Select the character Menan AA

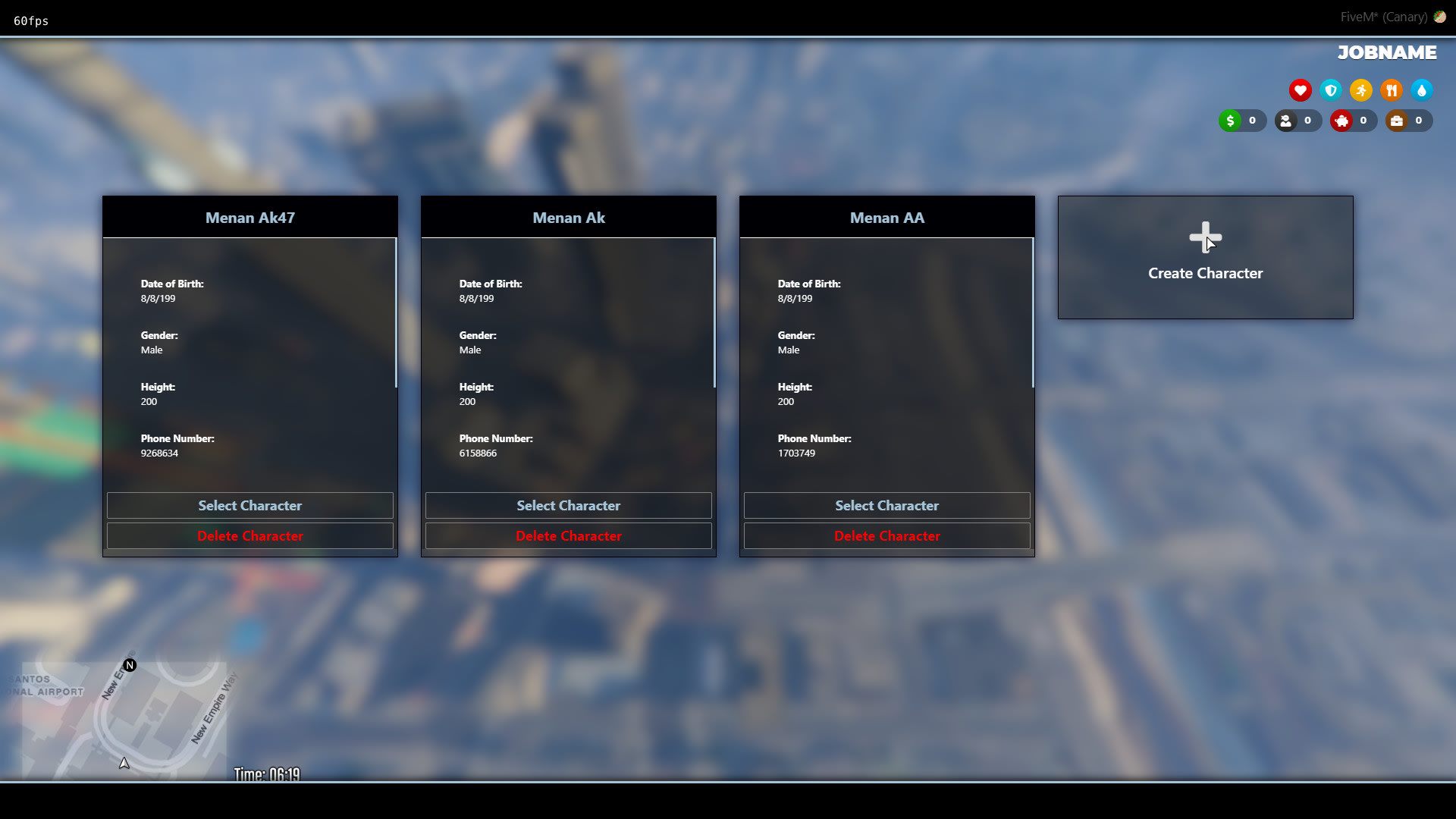click(x=886, y=505)
